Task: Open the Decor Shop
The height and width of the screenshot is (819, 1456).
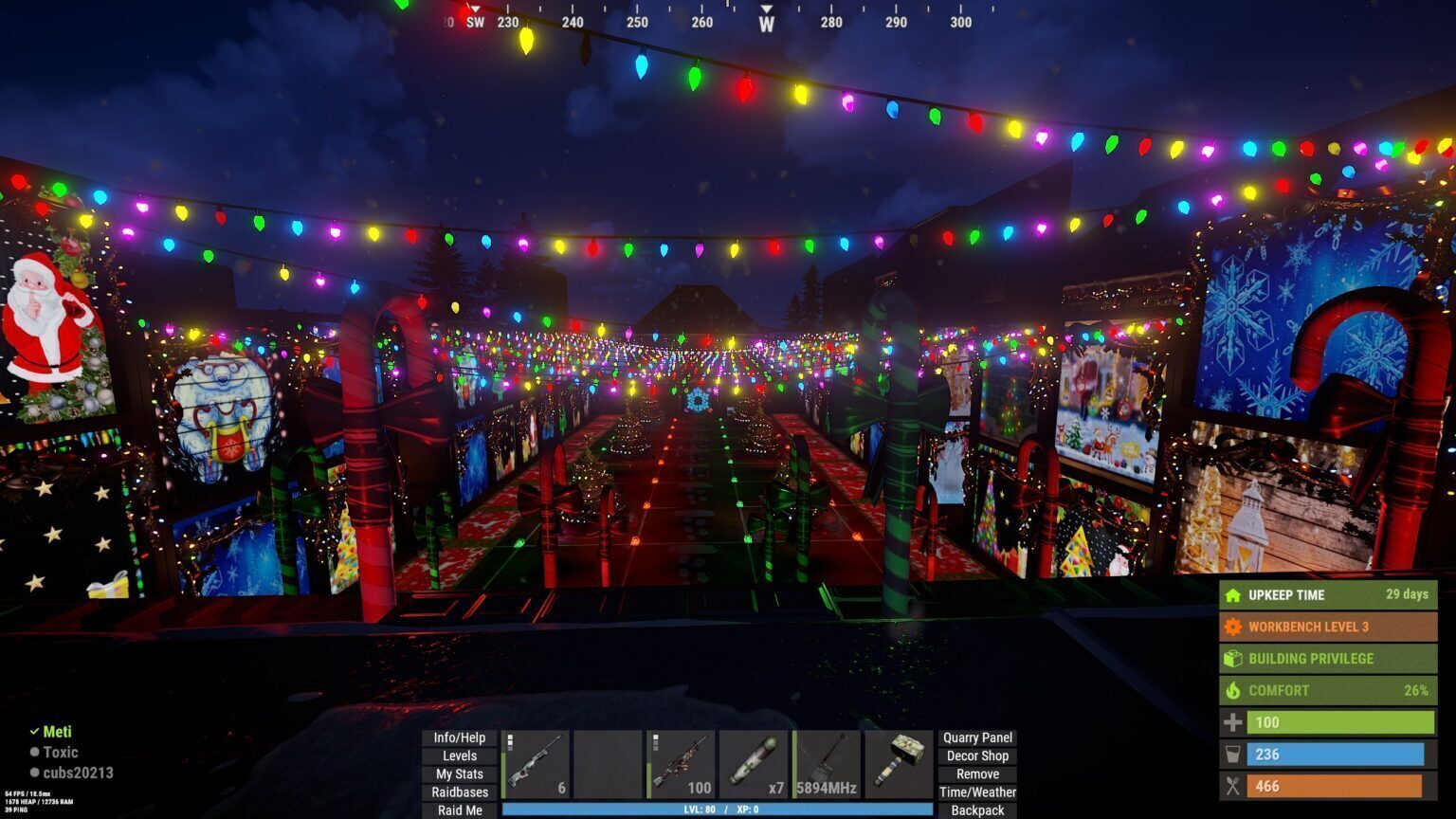Action: pos(977,755)
